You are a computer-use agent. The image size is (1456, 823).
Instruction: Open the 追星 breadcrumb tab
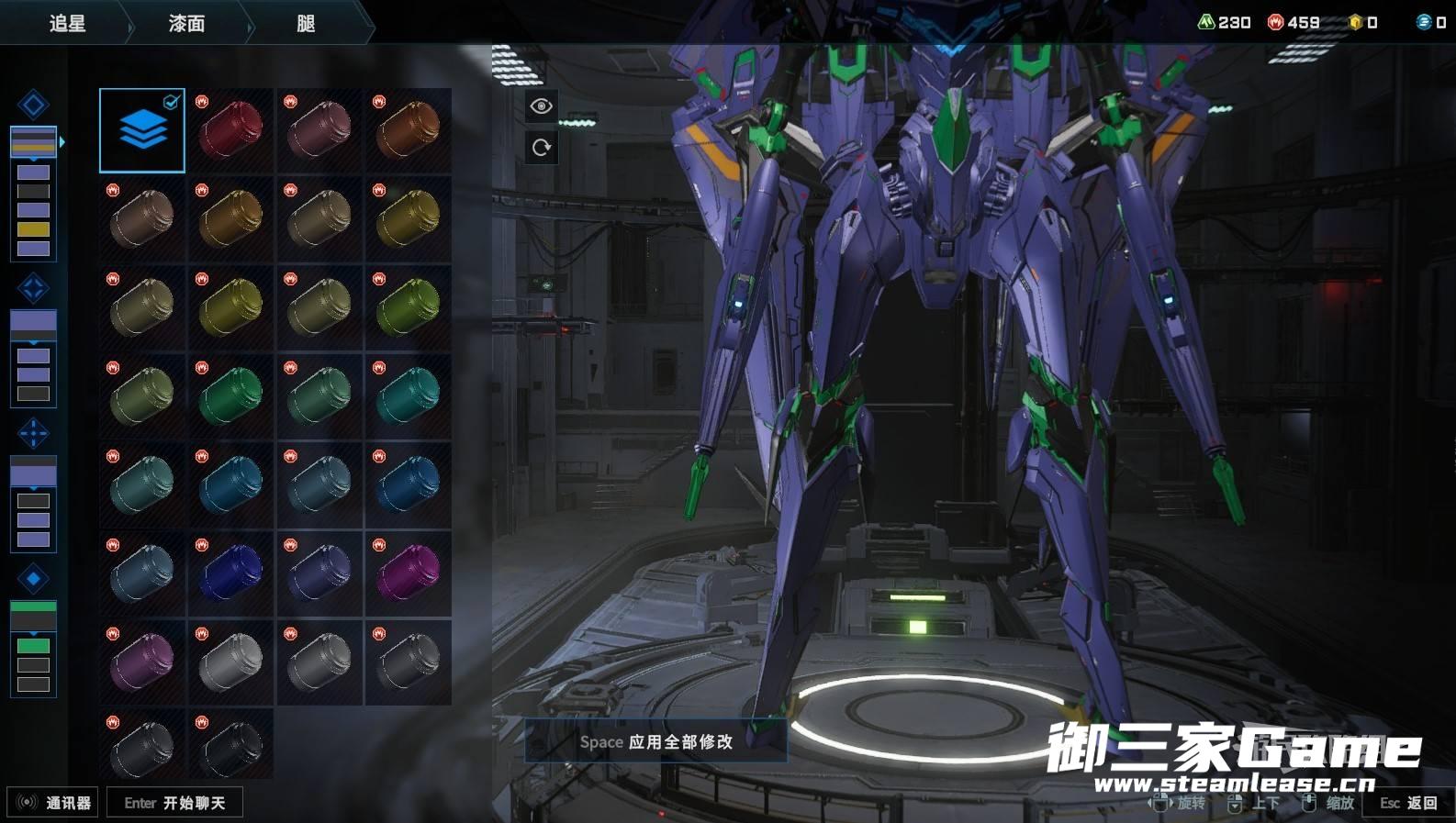[67, 23]
